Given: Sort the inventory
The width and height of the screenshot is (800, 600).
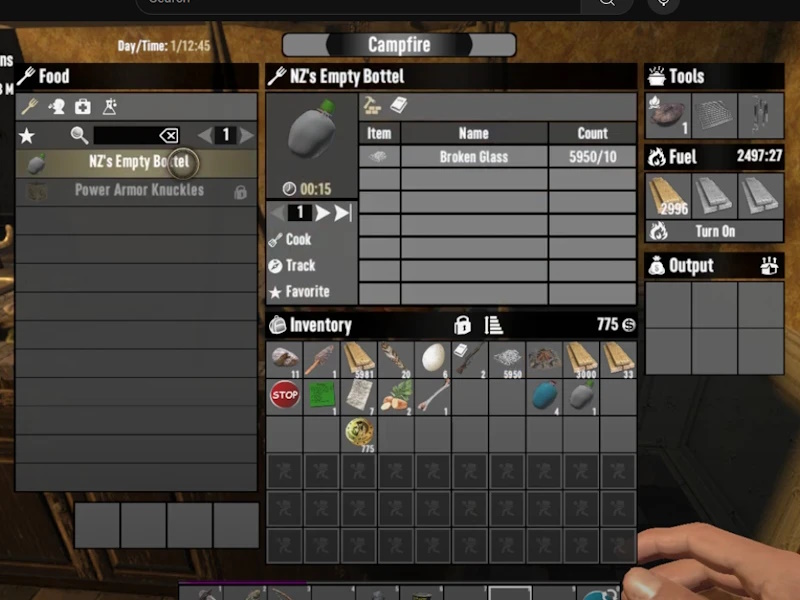Looking at the screenshot, I should 493,325.
